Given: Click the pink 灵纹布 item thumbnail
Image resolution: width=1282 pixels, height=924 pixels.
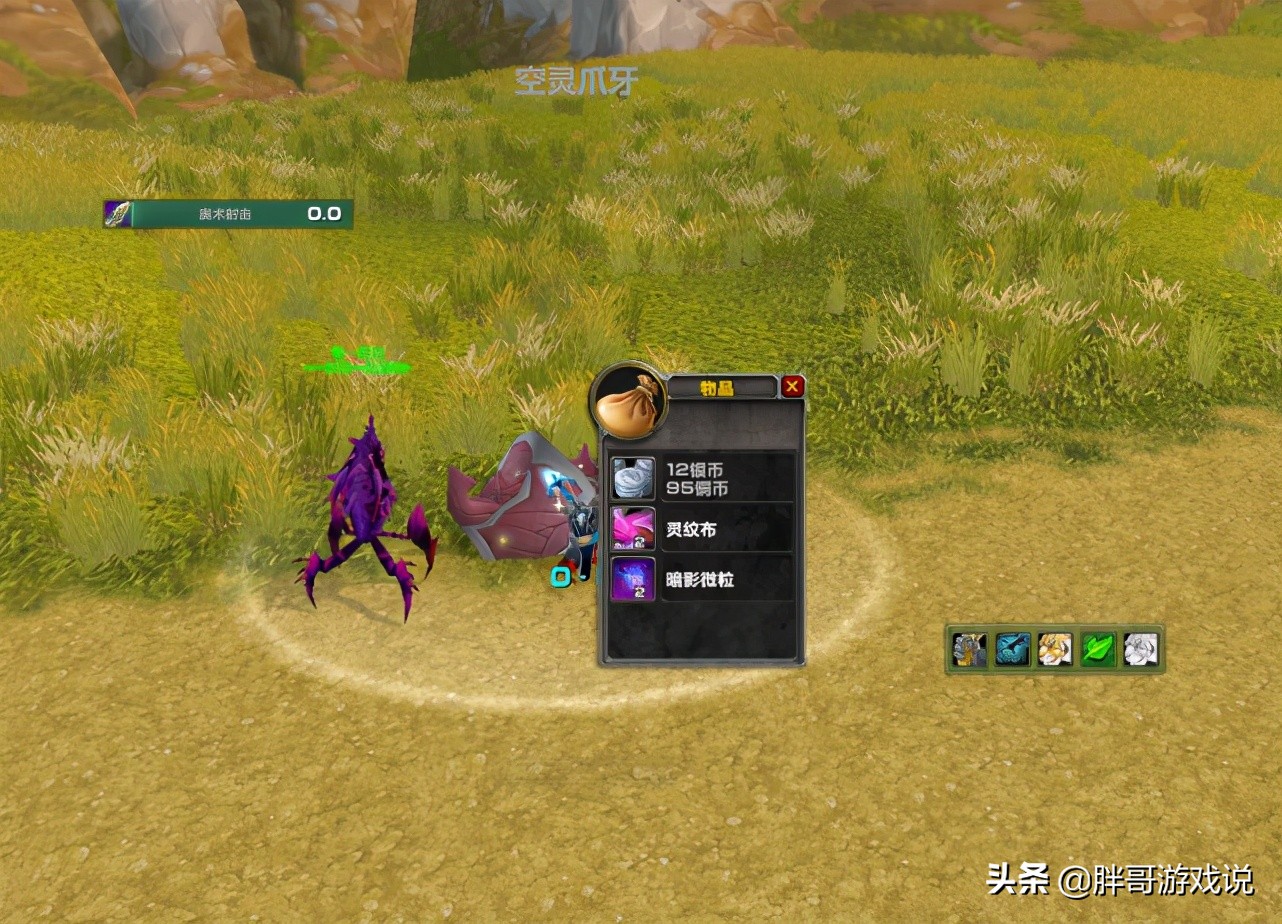Looking at the screenshot, I should click(x=632, y=527).
